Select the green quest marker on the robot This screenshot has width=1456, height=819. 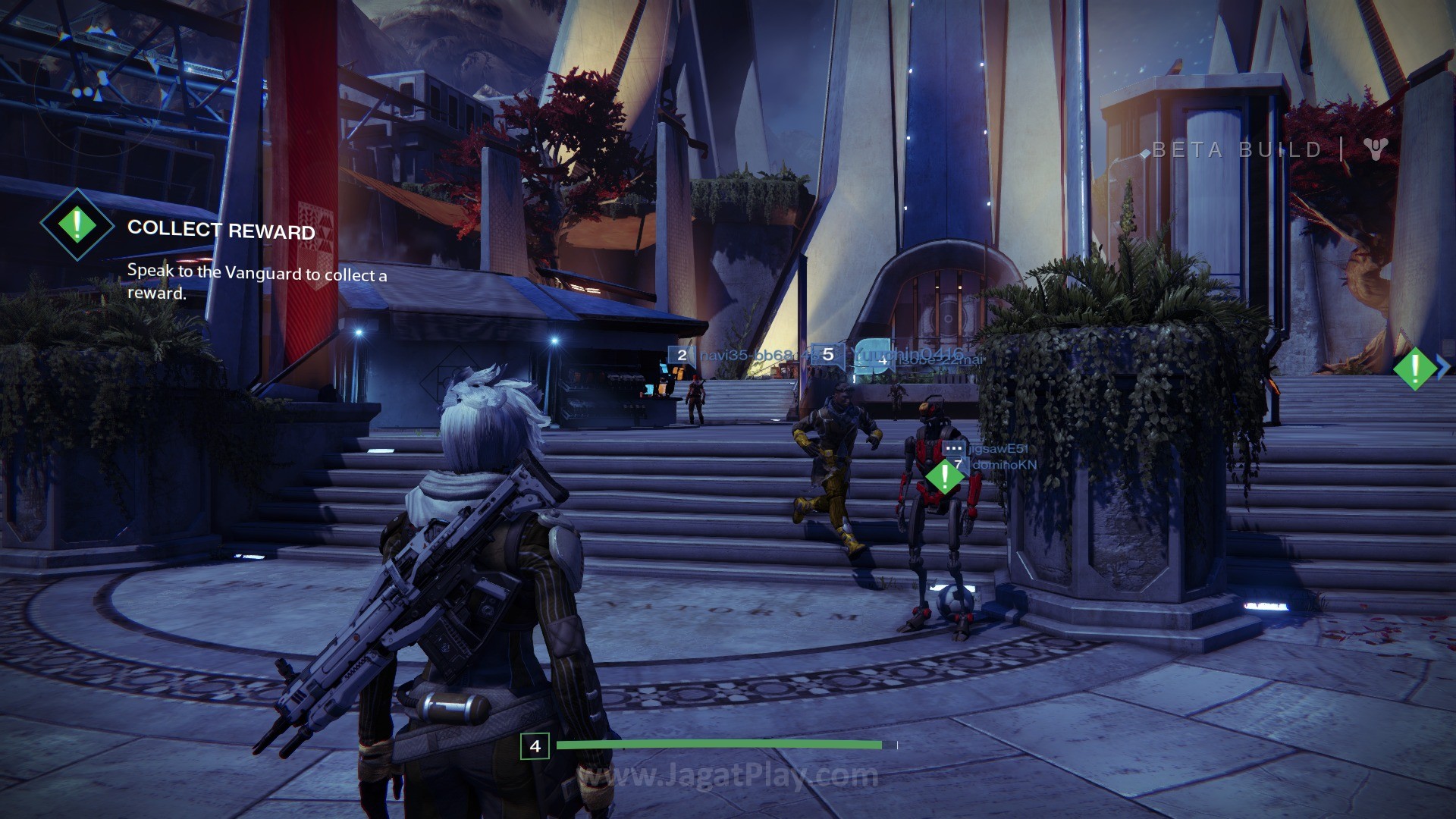click(x=944, y=477)
